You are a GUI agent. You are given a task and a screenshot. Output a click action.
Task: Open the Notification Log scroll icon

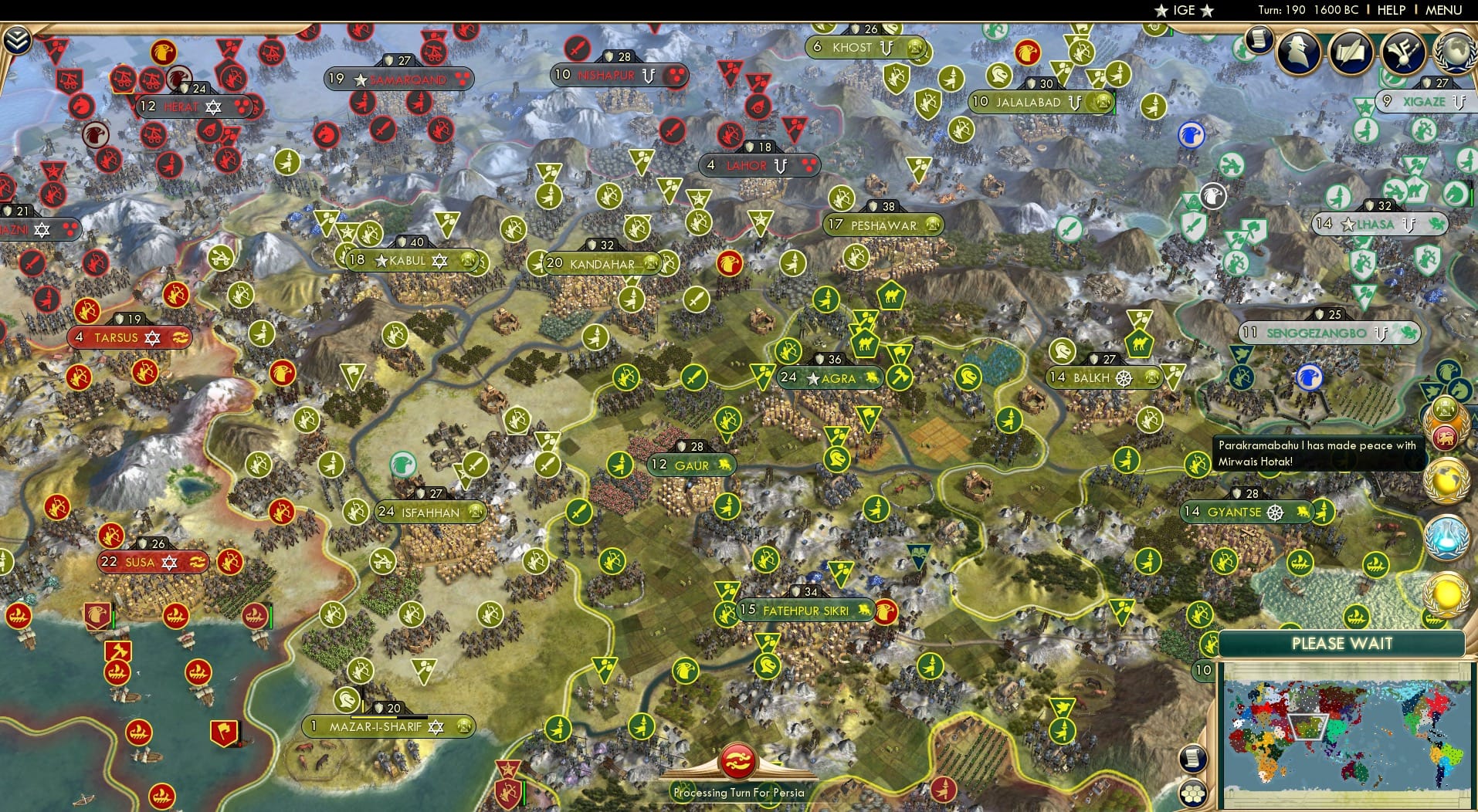click(x=1259, y=41)
